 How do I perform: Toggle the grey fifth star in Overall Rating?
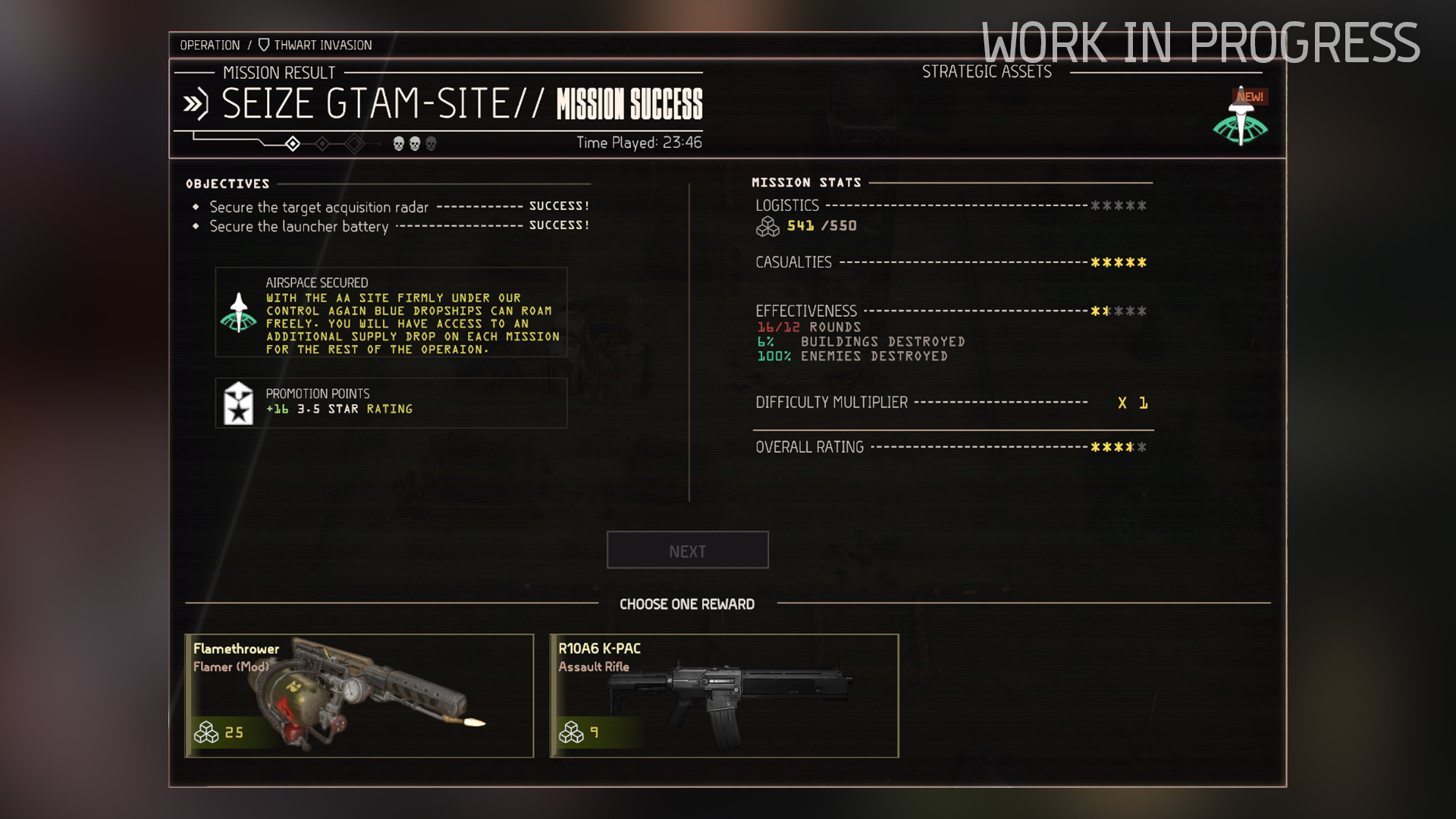point(1141,447)
